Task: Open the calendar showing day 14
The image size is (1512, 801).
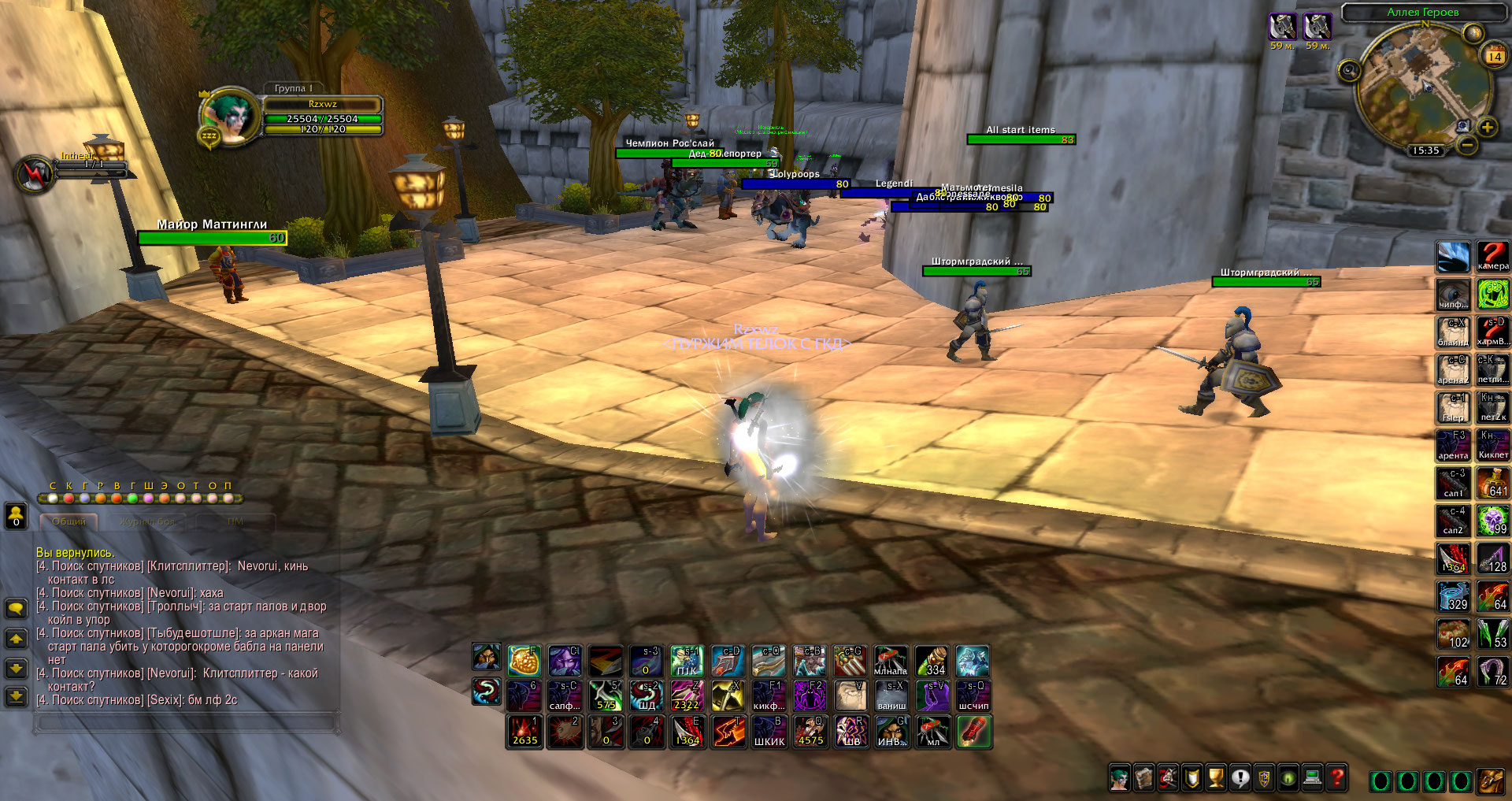Action: tap(1494, 56)
